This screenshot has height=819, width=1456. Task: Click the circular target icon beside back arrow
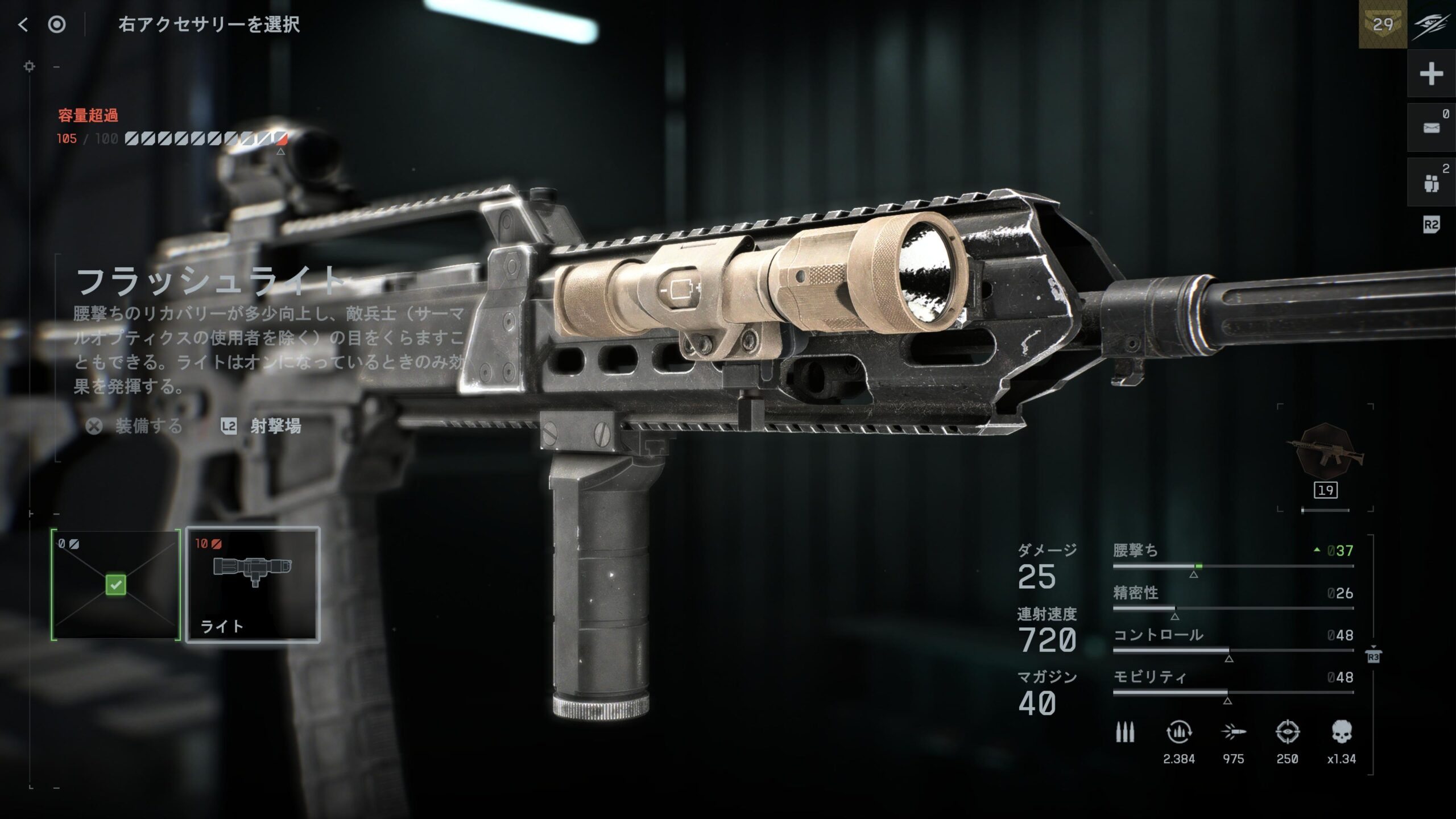pos(57,24)
